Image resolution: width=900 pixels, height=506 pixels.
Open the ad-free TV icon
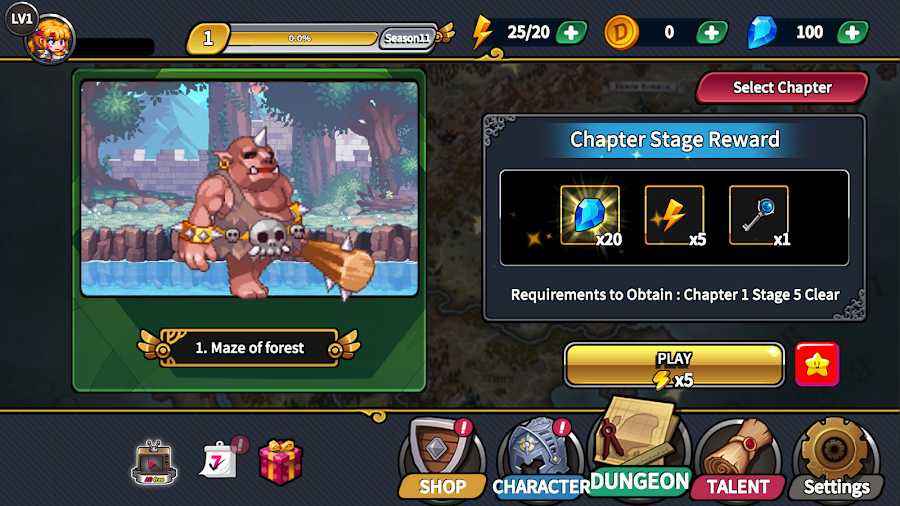[x=153, y=463]
